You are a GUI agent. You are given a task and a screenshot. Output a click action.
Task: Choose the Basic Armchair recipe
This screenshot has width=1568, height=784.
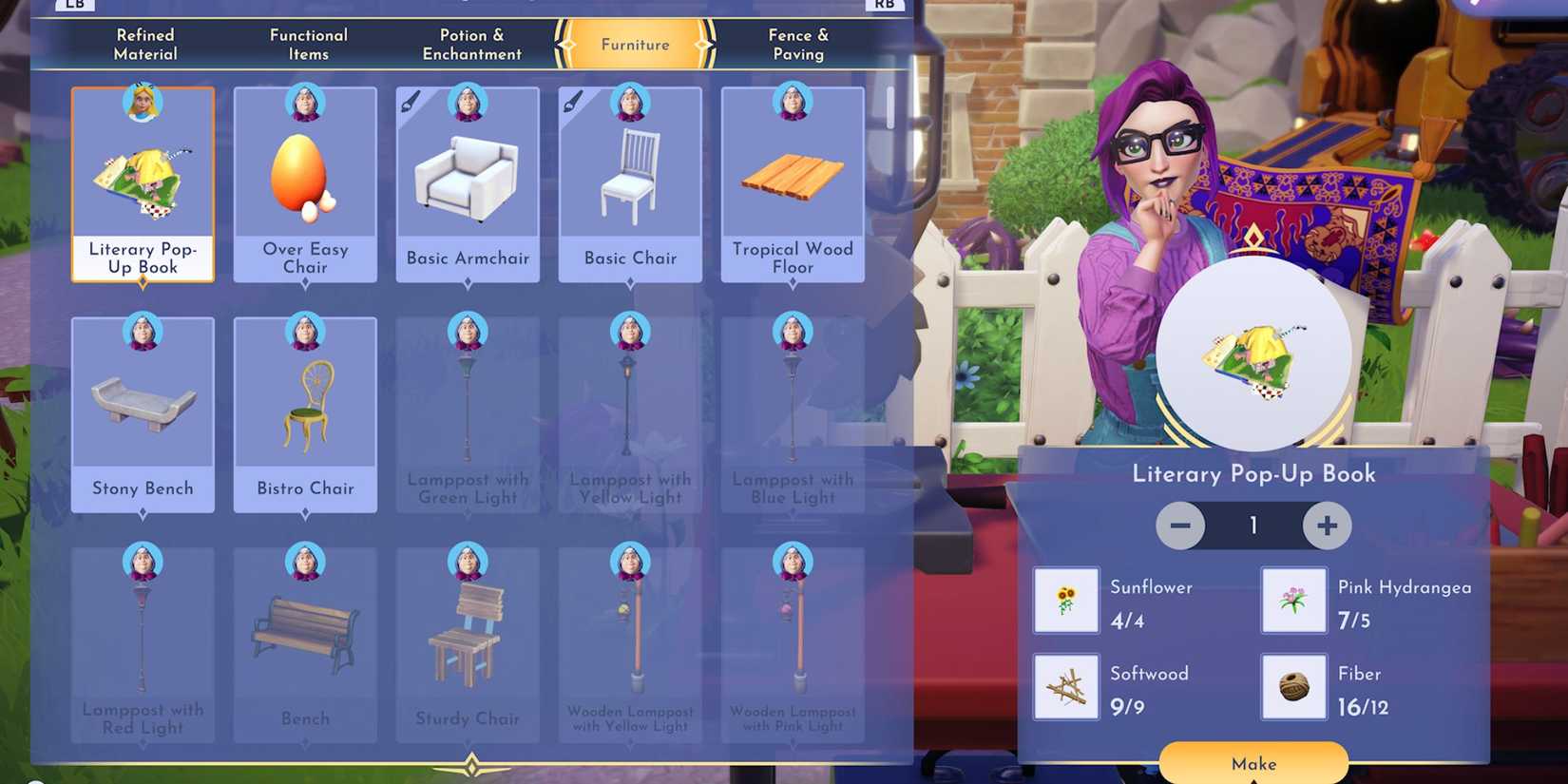(x=468, y=181)
